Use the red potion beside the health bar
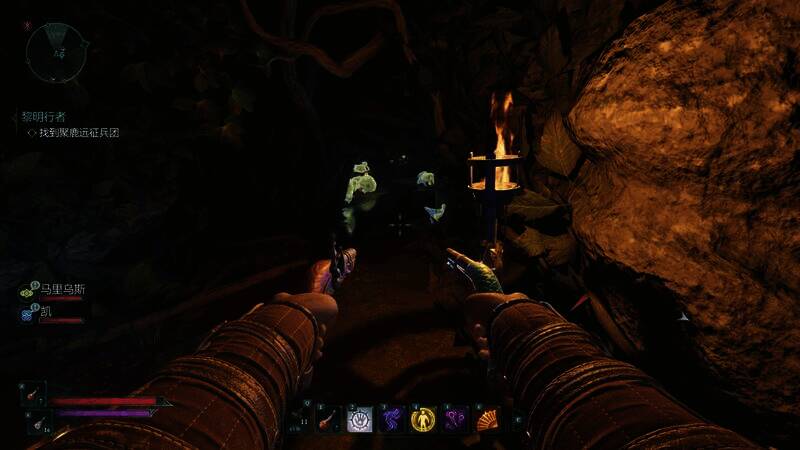800x450 pixels. [x=33, y=392]
